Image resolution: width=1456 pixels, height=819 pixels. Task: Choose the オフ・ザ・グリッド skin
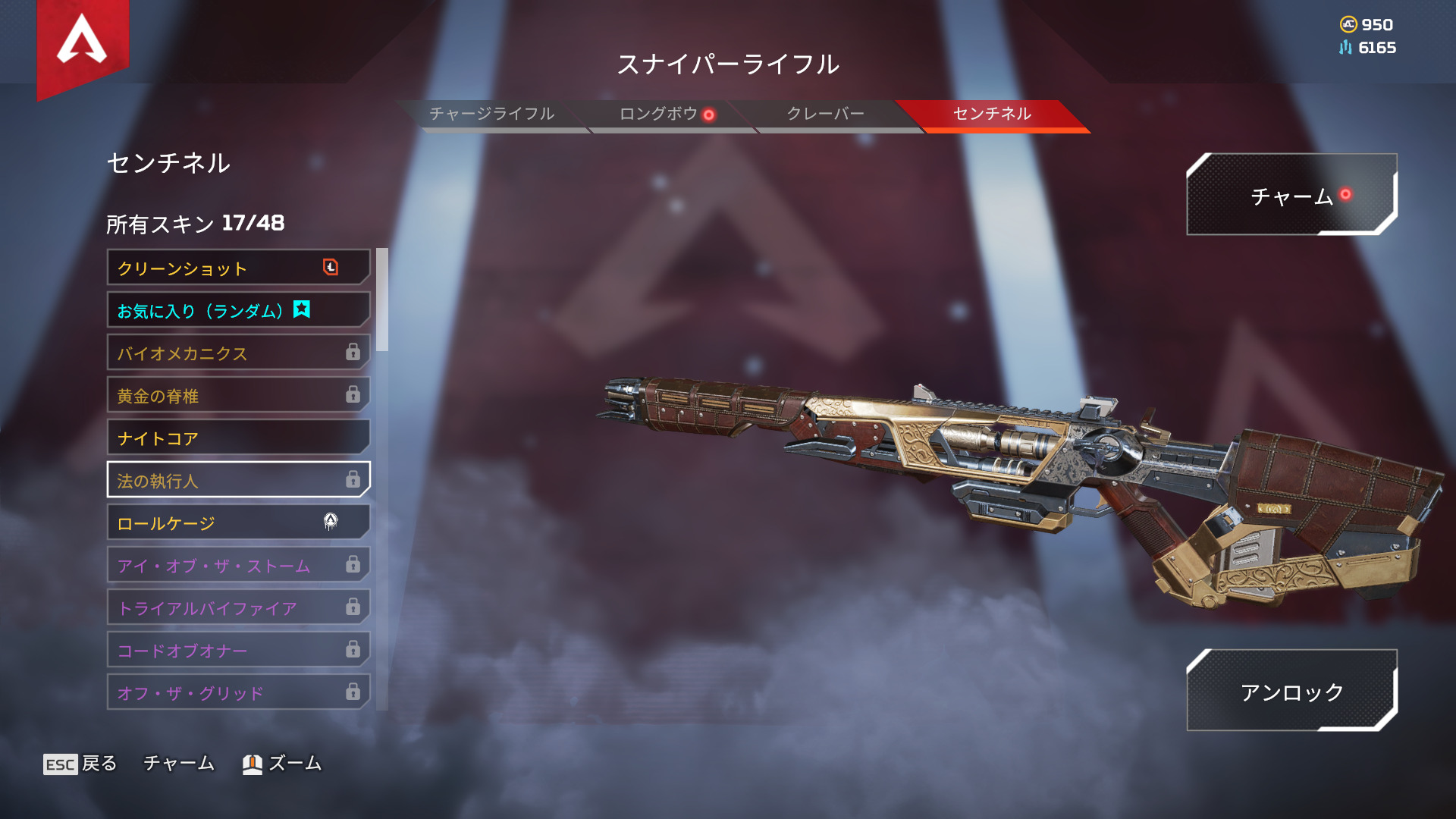coord(238,692)
